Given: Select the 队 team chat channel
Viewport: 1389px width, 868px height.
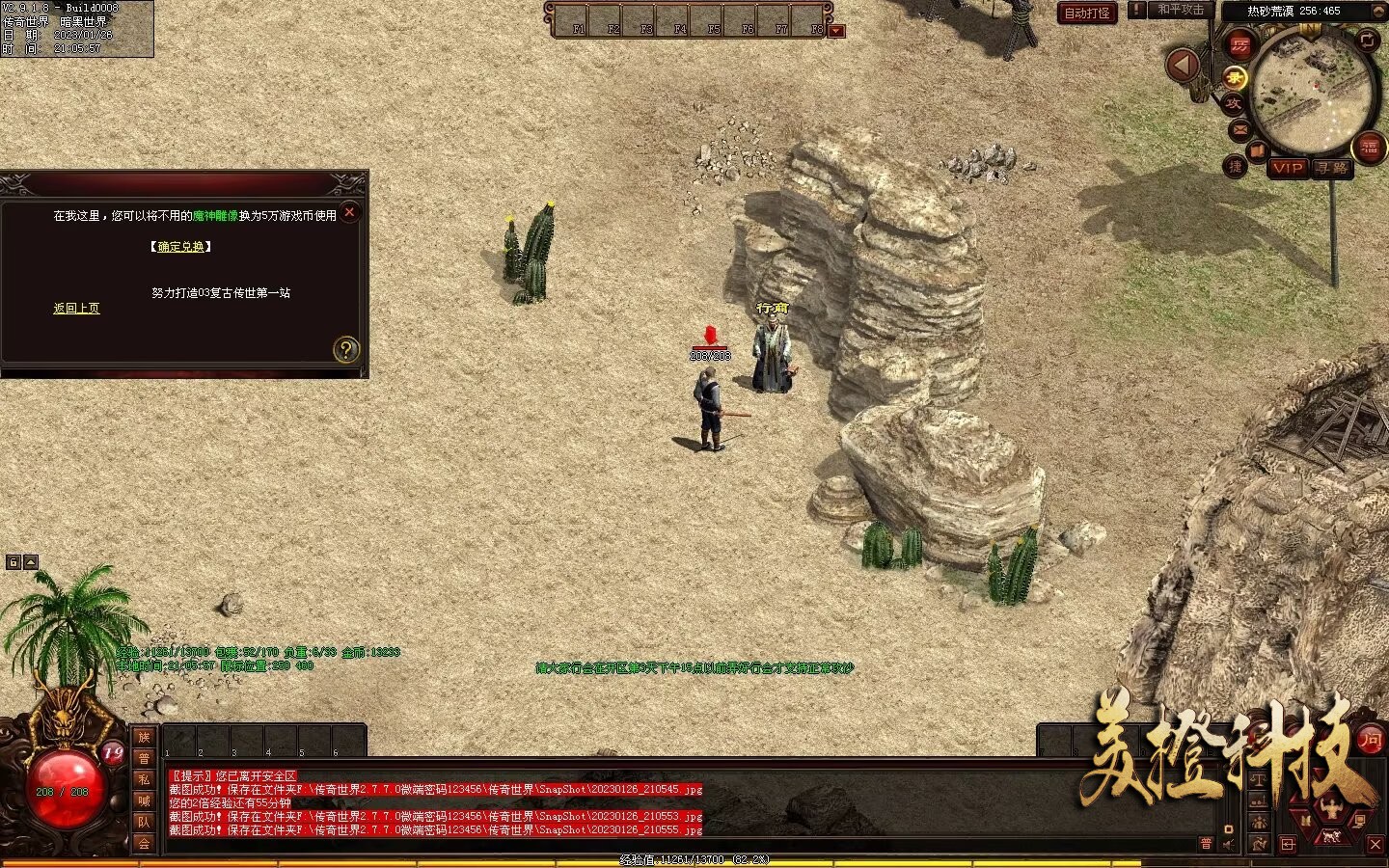Looking at the screenshot, I should tap(144, 822).
